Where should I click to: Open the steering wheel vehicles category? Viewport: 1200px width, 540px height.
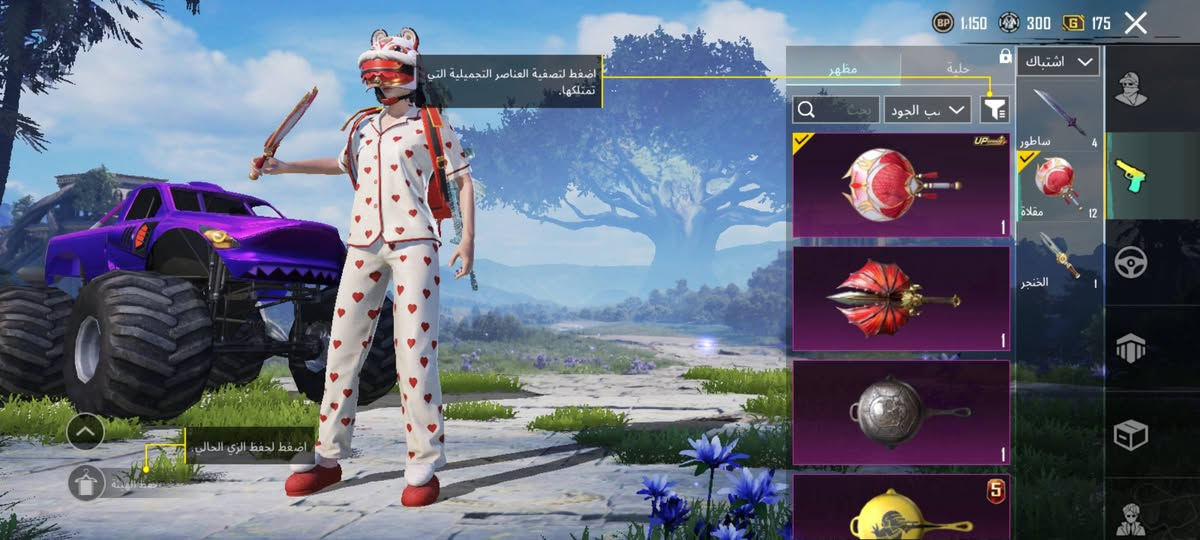1130,262
